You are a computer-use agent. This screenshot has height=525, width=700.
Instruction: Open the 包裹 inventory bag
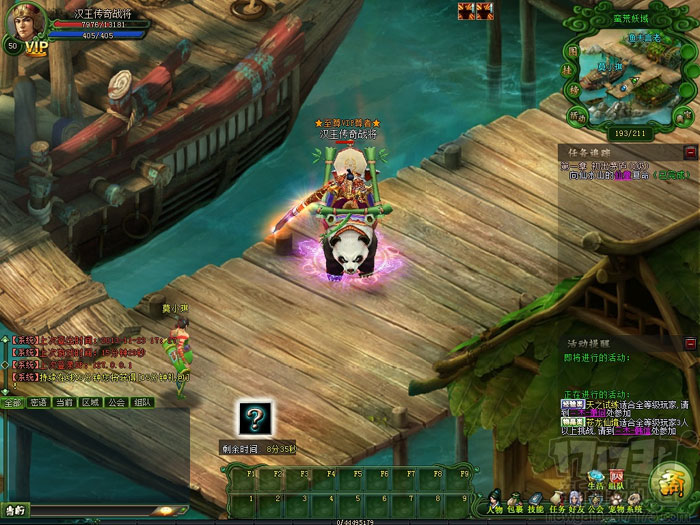click(x=517, y=500)
